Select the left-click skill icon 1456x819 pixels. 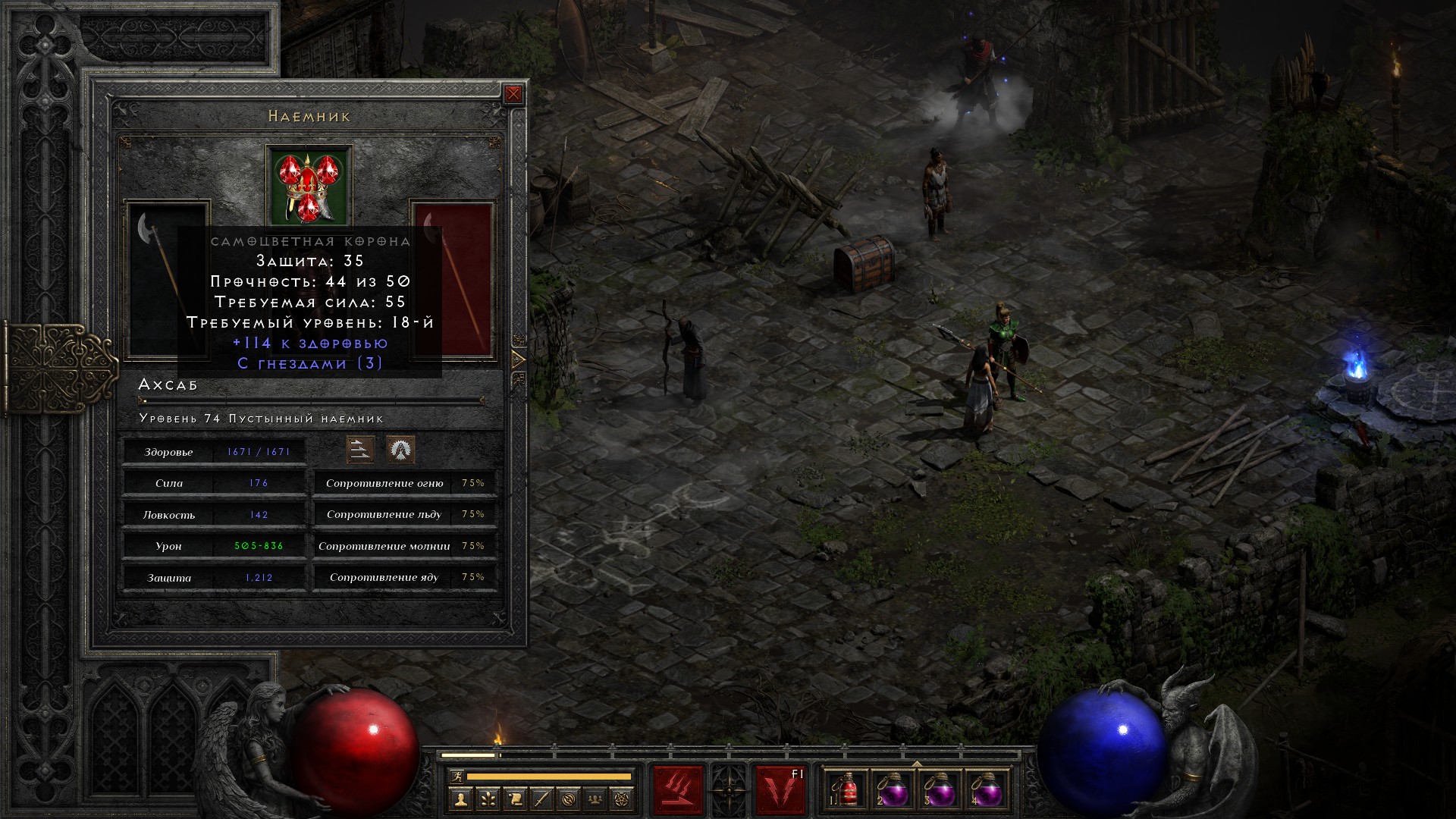coord(679,790)
